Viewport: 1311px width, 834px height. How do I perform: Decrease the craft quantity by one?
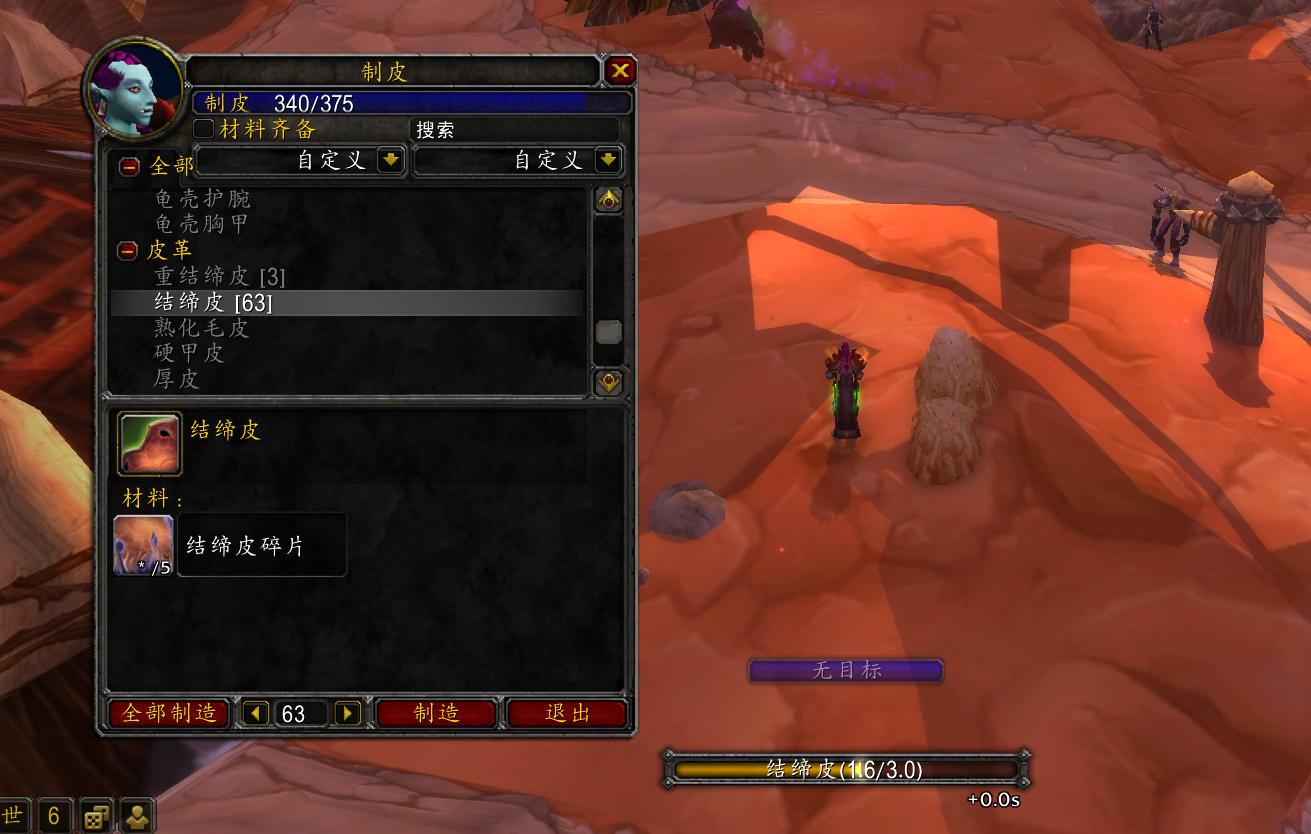257,713
